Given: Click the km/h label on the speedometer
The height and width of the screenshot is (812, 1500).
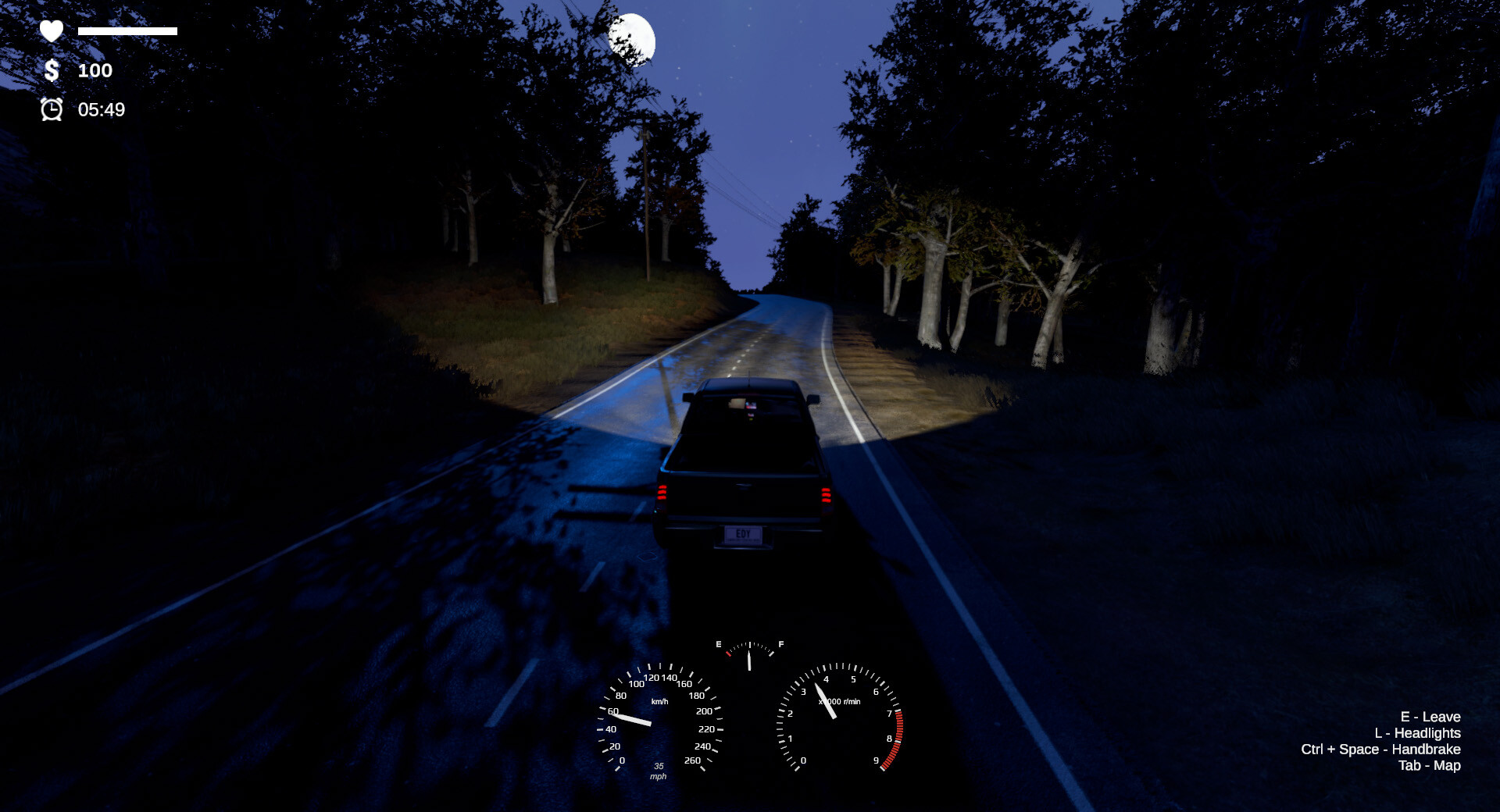Looking at the screenshot, I should (660, 701).
